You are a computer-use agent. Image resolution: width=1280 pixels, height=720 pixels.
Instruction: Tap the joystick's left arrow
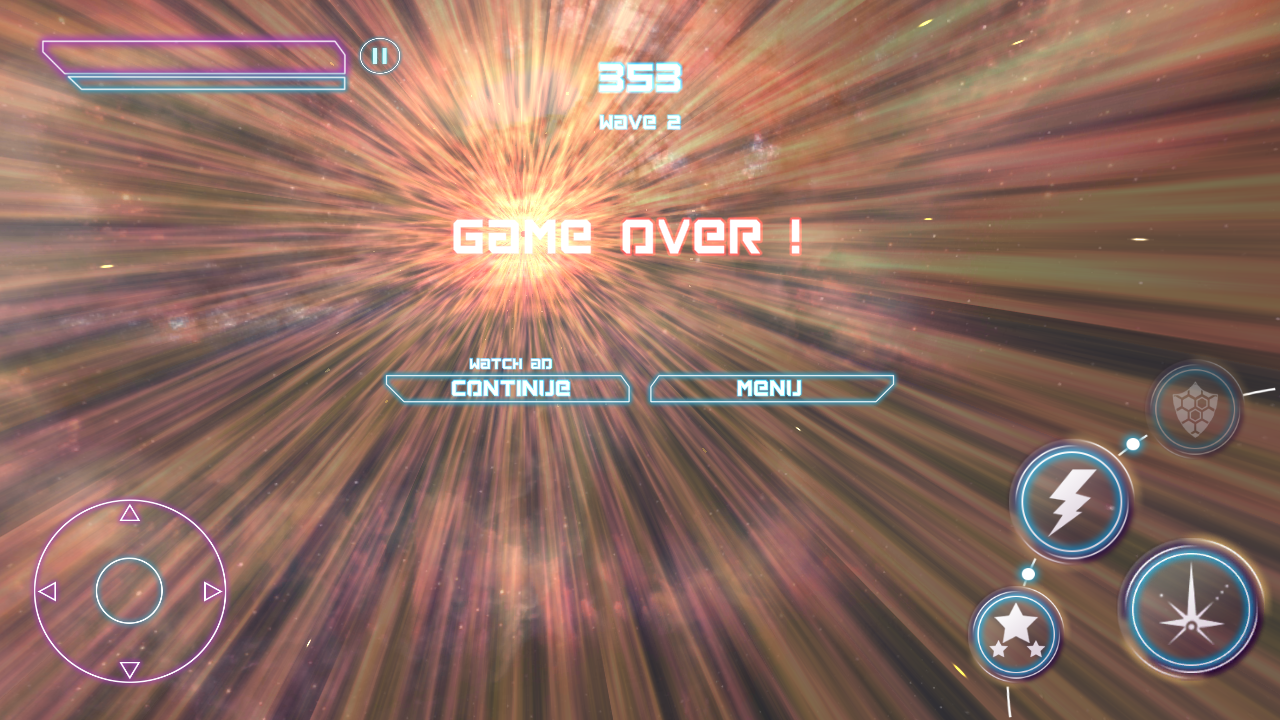pyautogui.click(x=47, y=592)
